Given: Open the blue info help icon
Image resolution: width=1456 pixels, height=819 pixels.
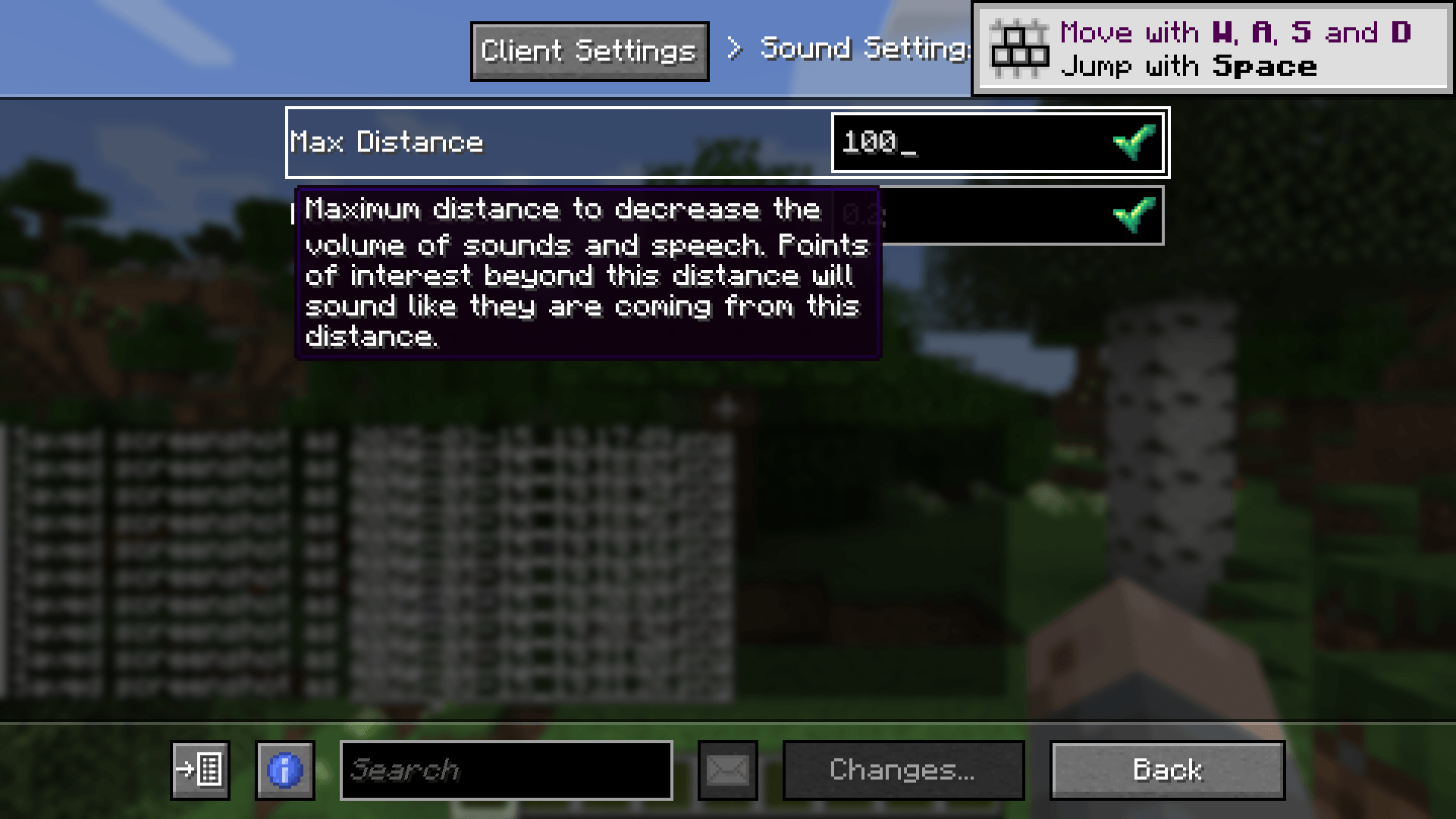Looking at the screenshot, I should 284,770.
